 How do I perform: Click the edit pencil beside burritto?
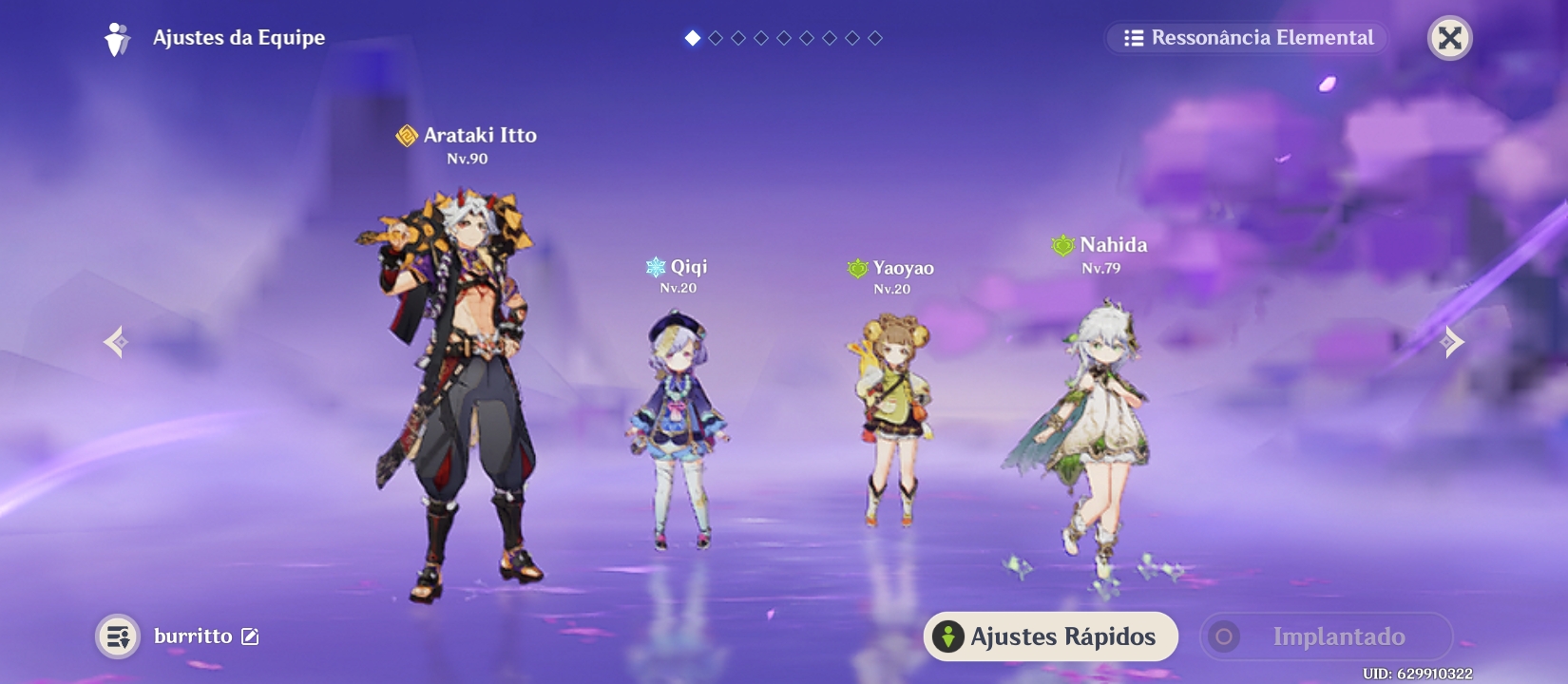pos(250,636)
